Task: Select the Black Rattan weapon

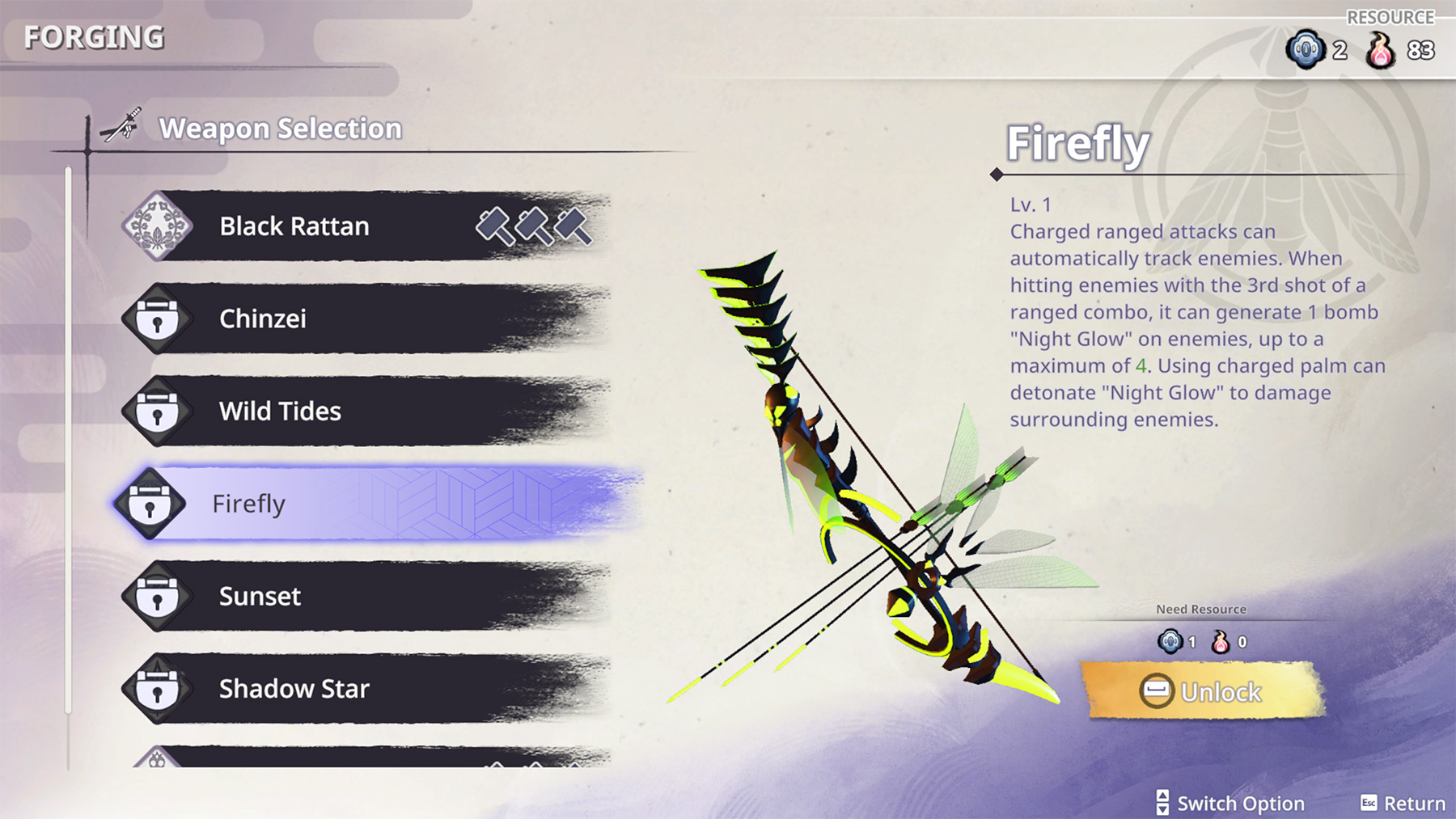Action: tap(364, 226)
